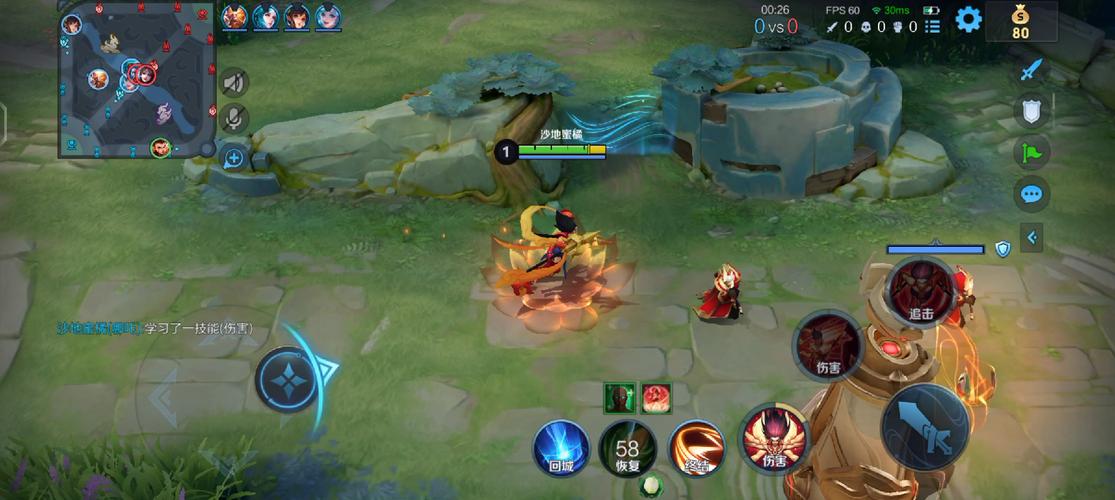Open the settings gear menu
This screenshot has height=500, width=1115.
968,19
